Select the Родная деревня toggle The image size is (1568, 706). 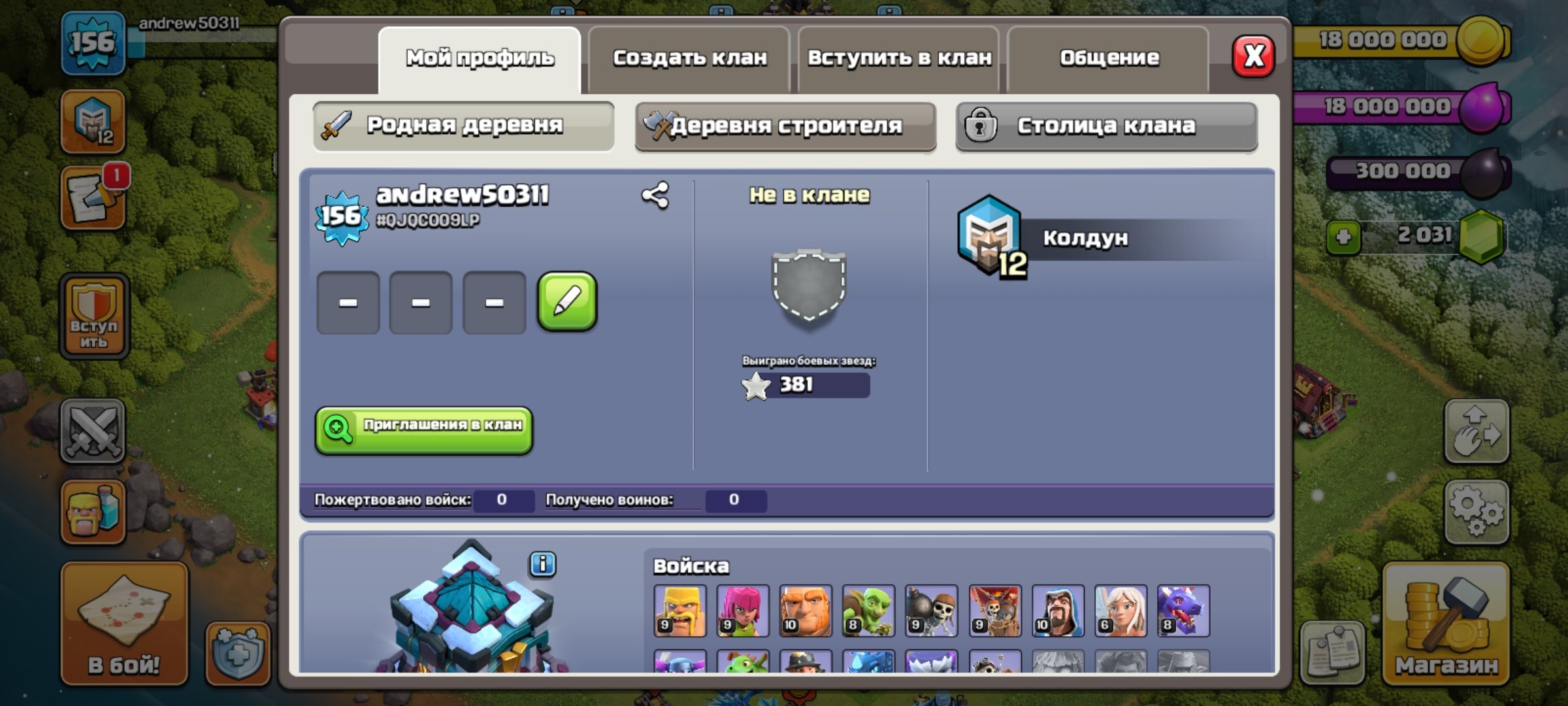pyautogui.click(x=463, y=127)
